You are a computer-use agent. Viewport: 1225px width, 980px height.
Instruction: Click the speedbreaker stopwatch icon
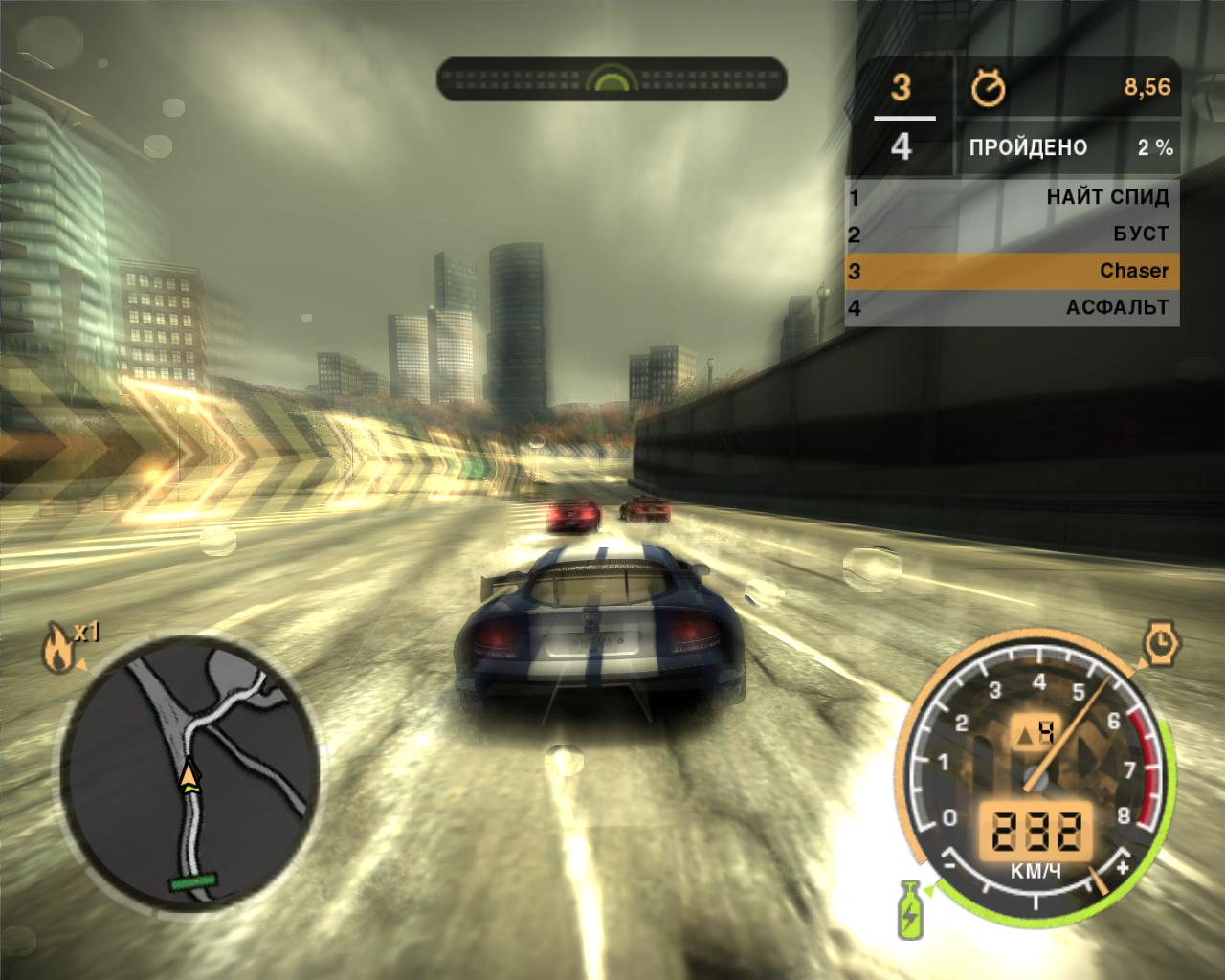(x=1161, y=642)
